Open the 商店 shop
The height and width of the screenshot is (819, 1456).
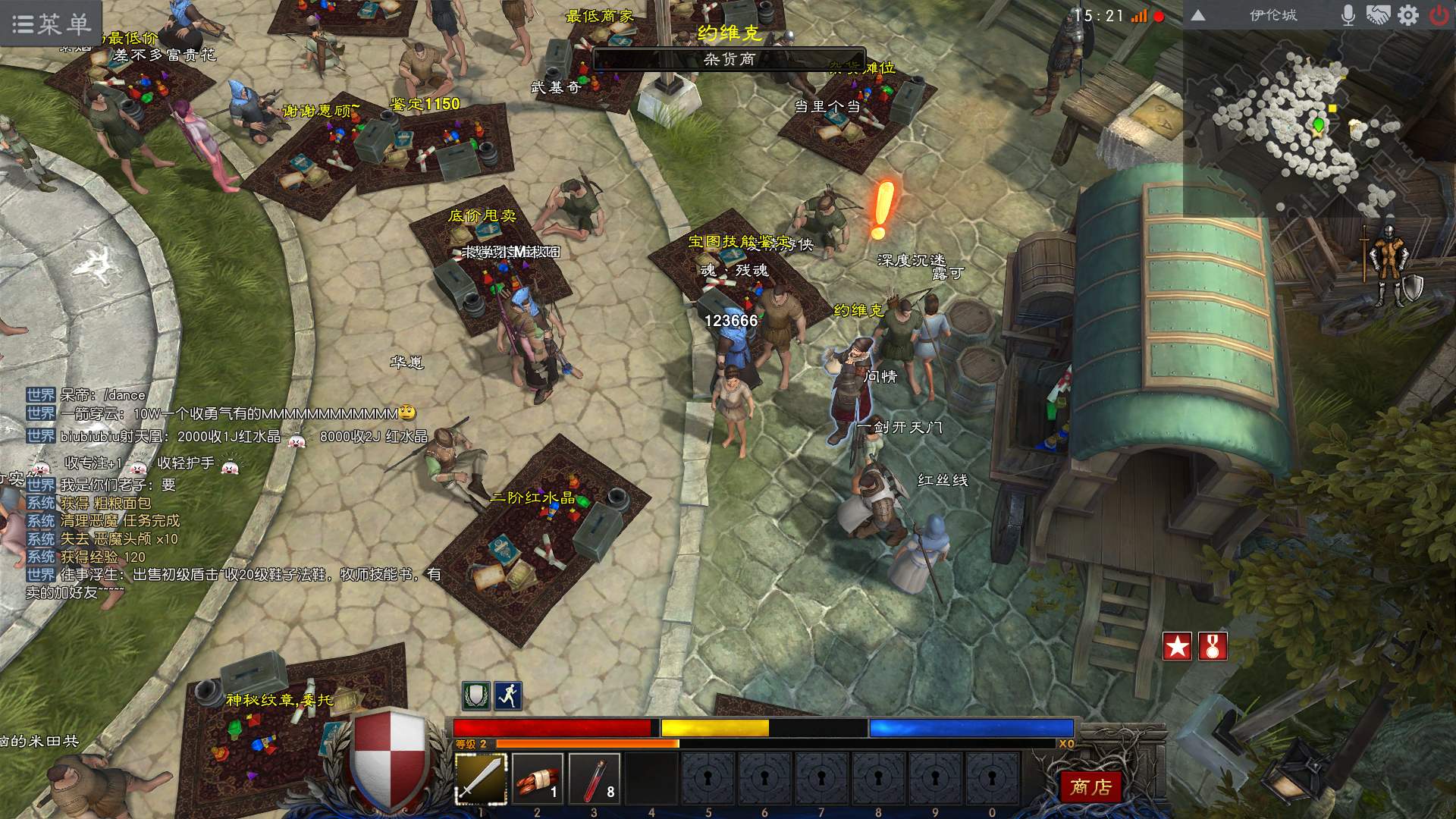(x=1090, y=787)
